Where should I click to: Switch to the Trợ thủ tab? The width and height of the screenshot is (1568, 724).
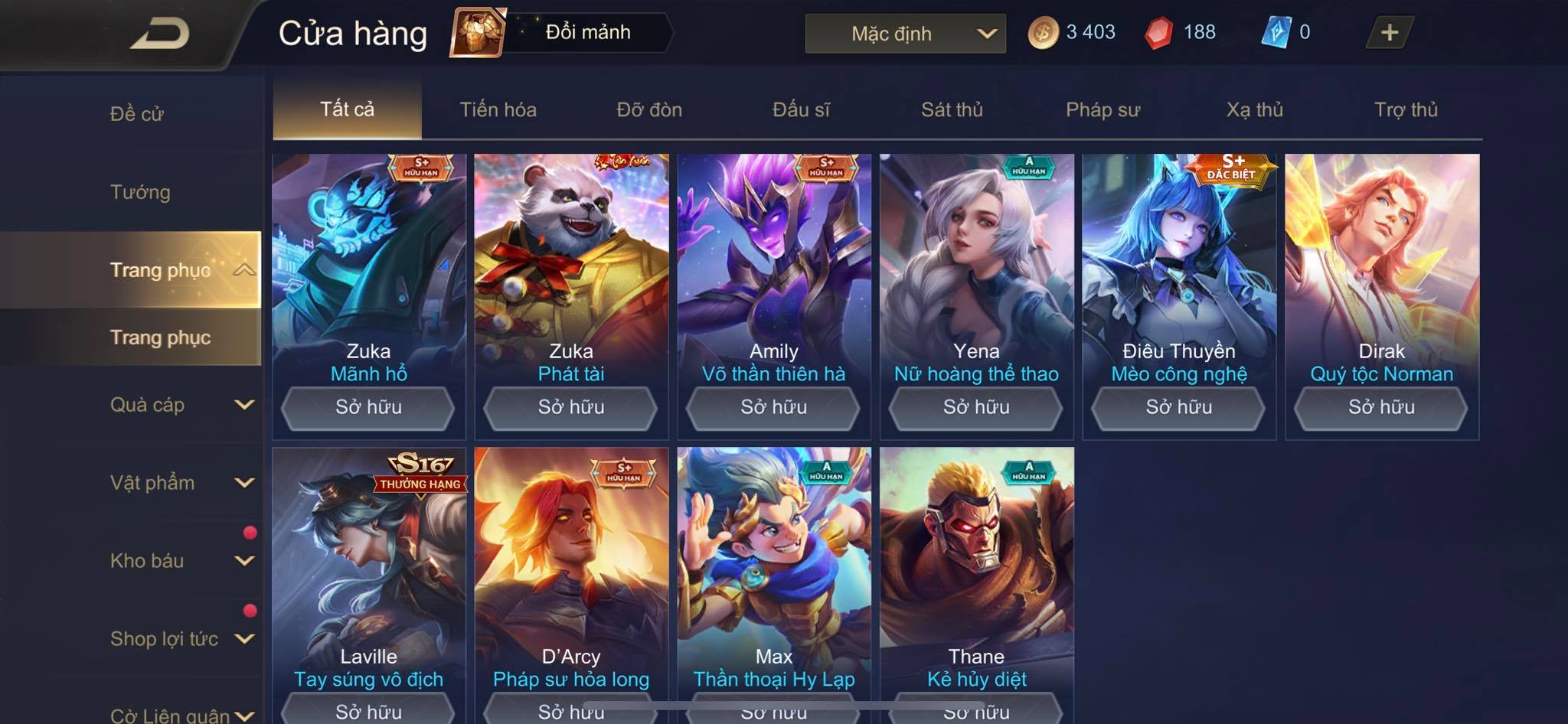(1406, 109)
